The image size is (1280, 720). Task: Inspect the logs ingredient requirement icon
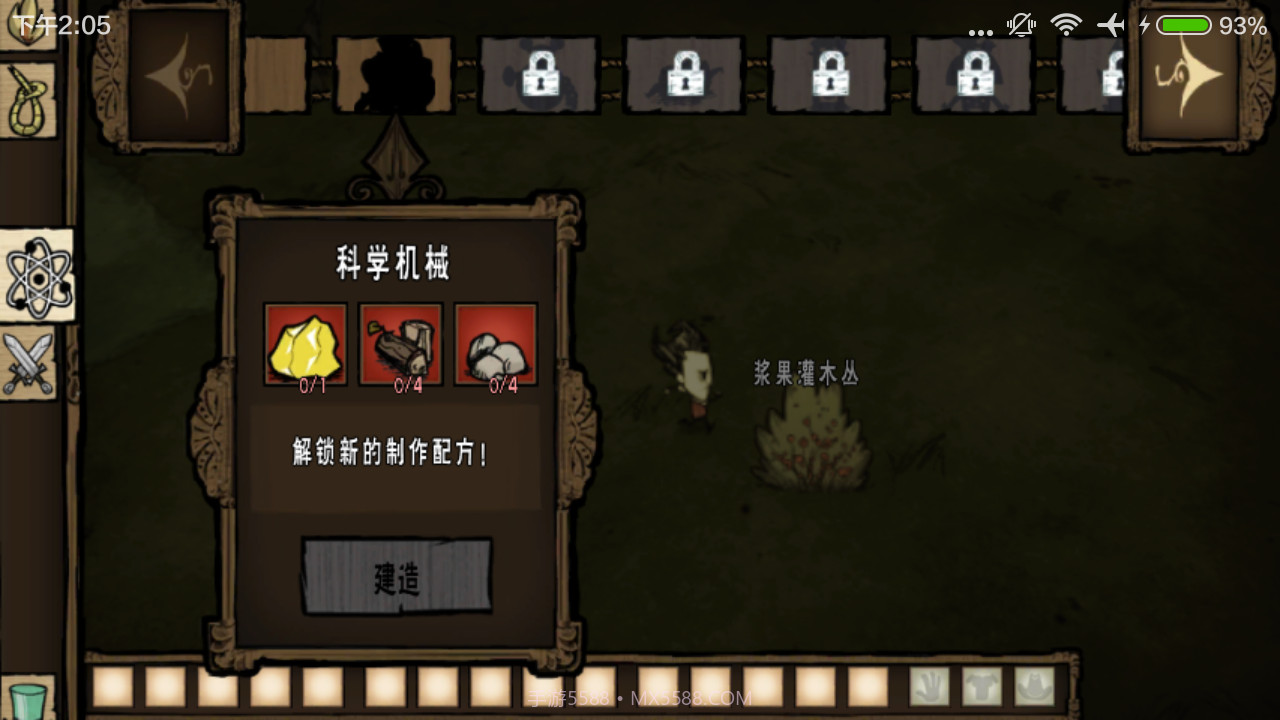click(x=400, y=345)
